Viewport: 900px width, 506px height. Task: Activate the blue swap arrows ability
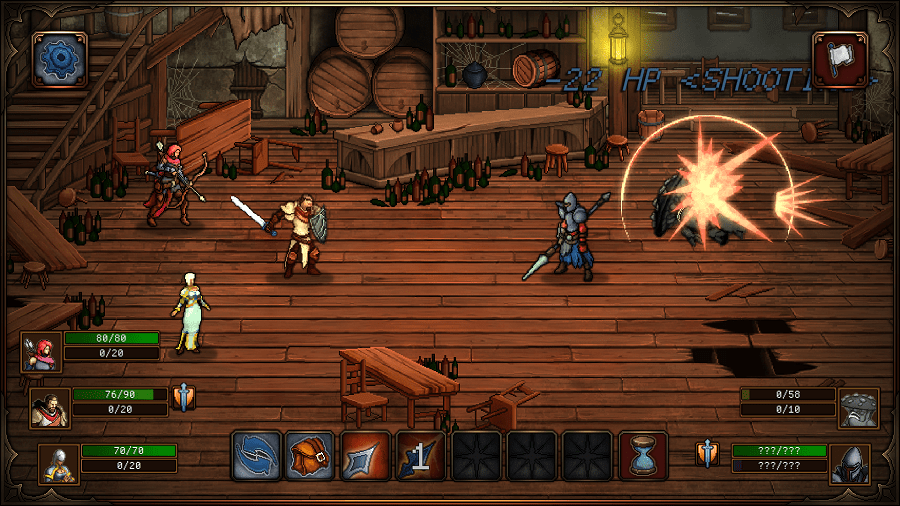(x=256, y=456)
